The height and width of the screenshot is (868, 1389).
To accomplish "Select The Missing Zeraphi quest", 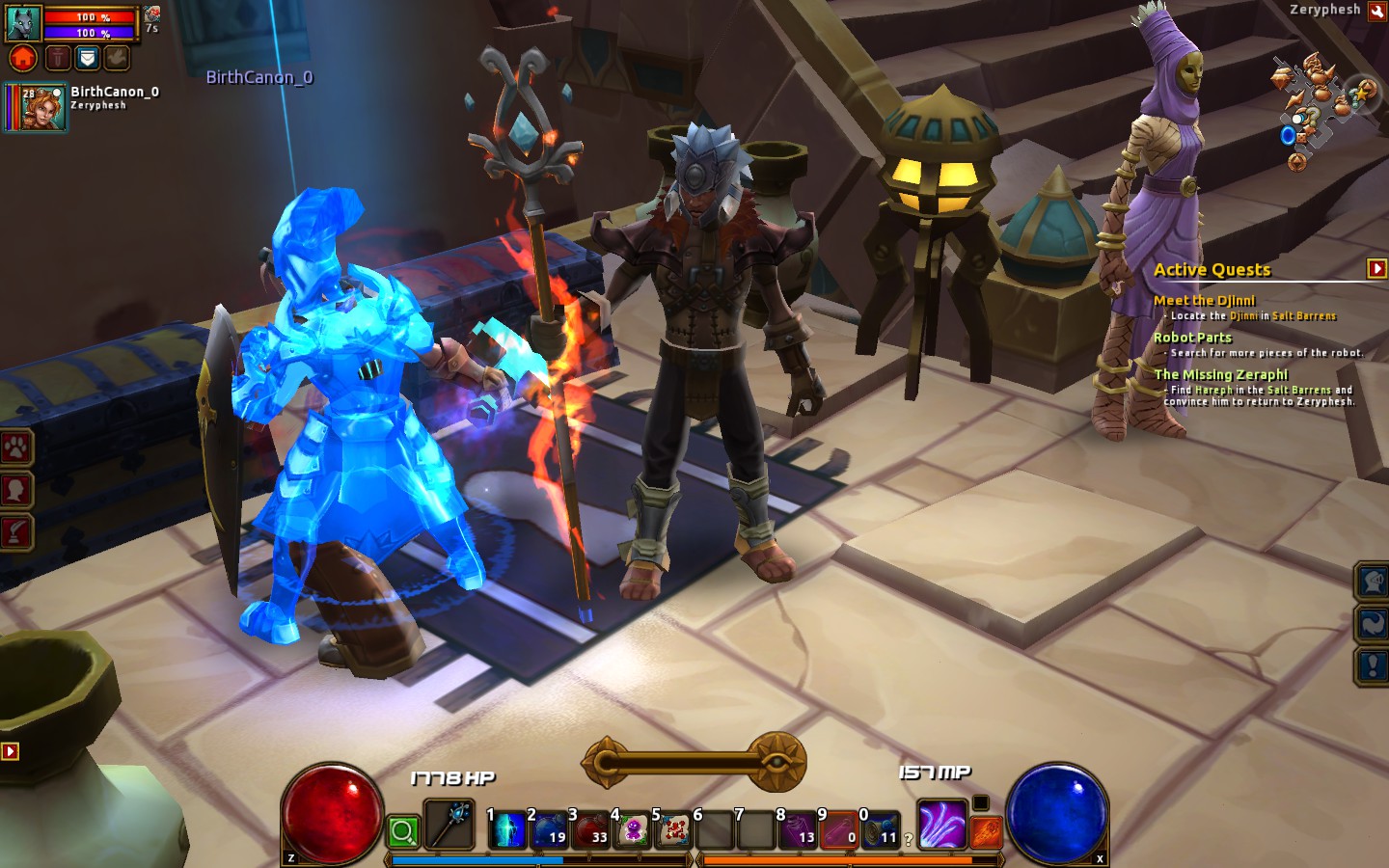I will (x=1220, y=374).
